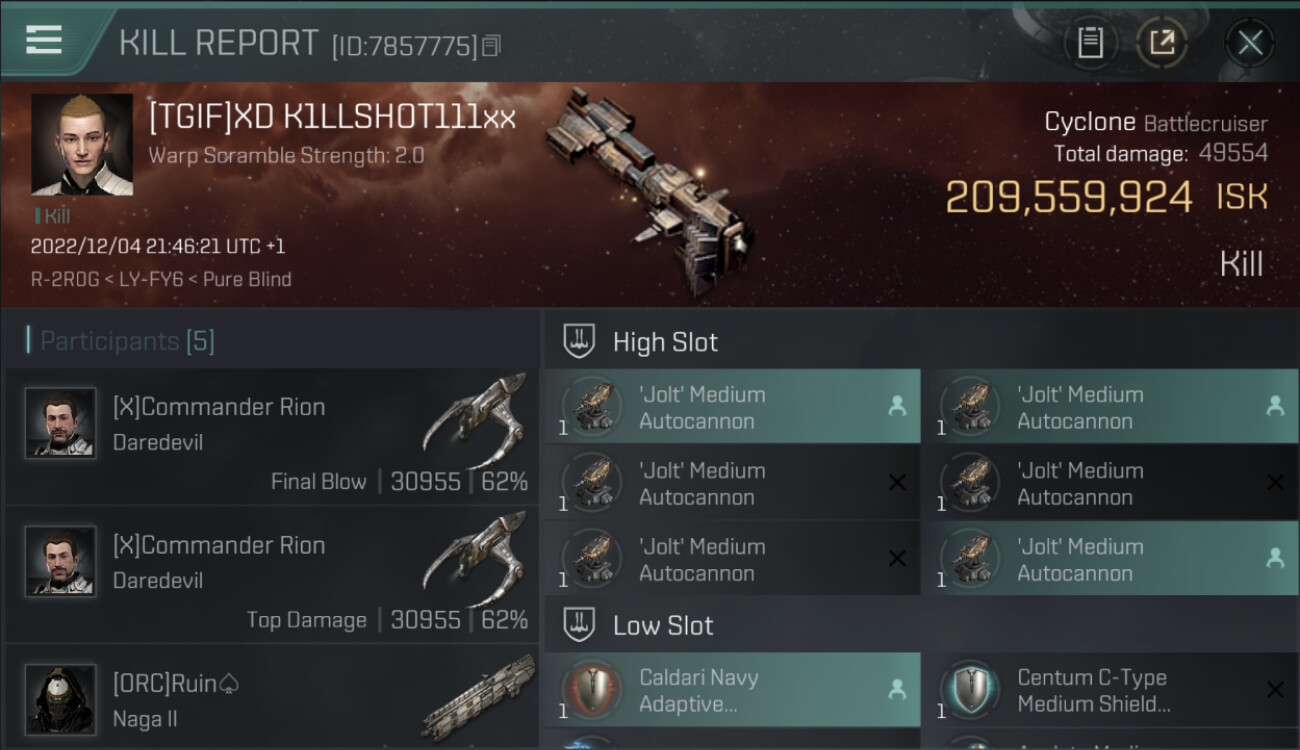Open the Ruin Naga II participant row
The width and height of the screenshot is (1300, 750).
(272, 700)
